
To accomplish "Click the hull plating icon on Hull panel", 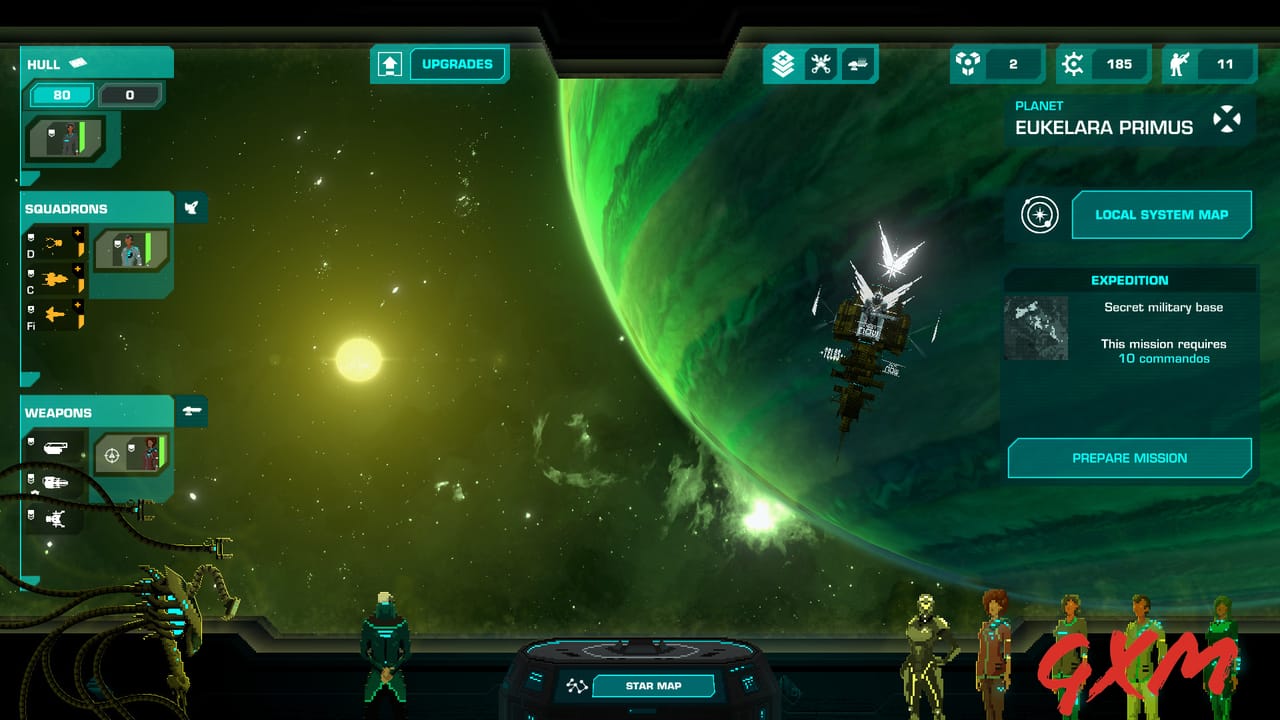I will click(78, 62).
